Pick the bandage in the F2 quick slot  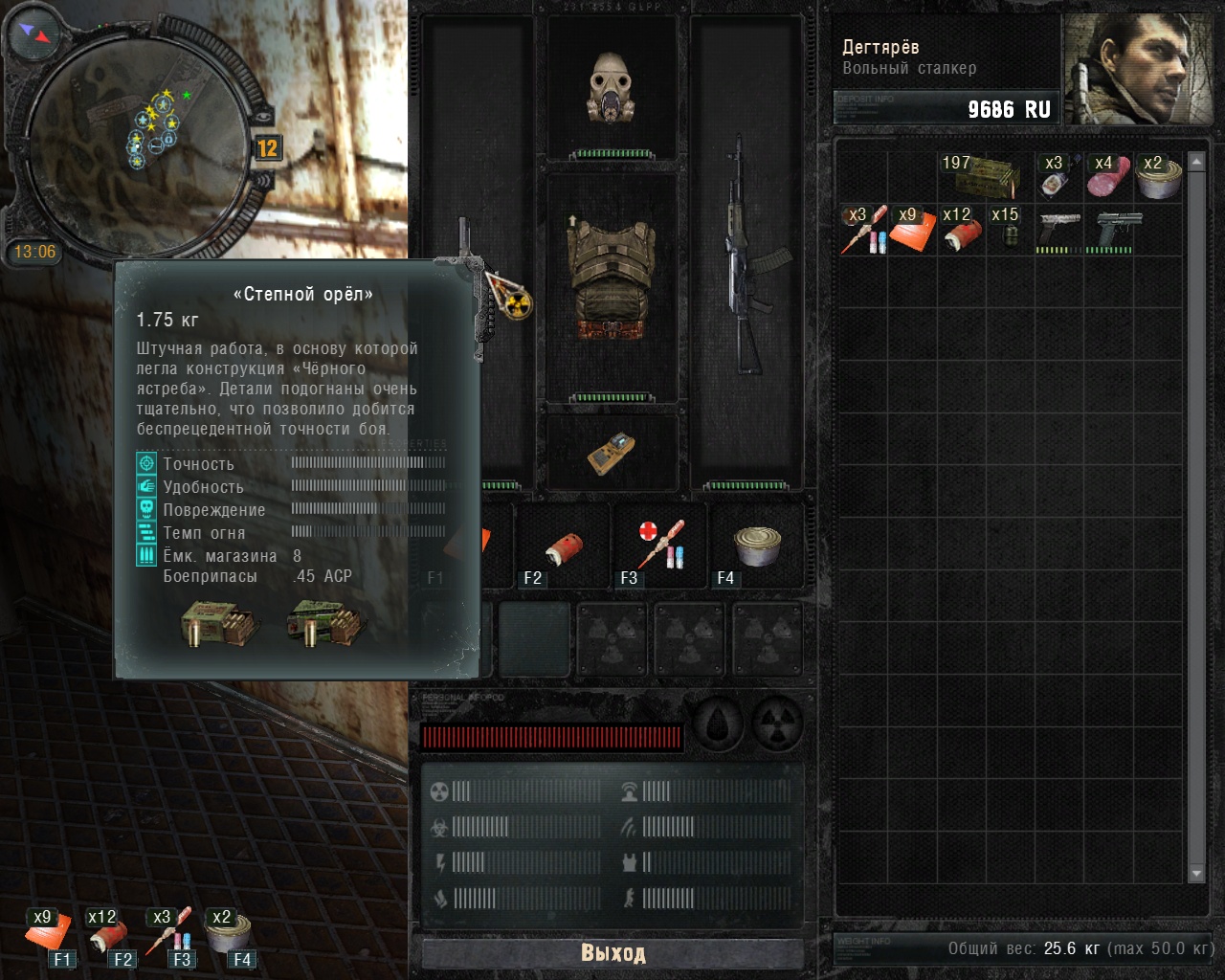[x=564, y=547]
